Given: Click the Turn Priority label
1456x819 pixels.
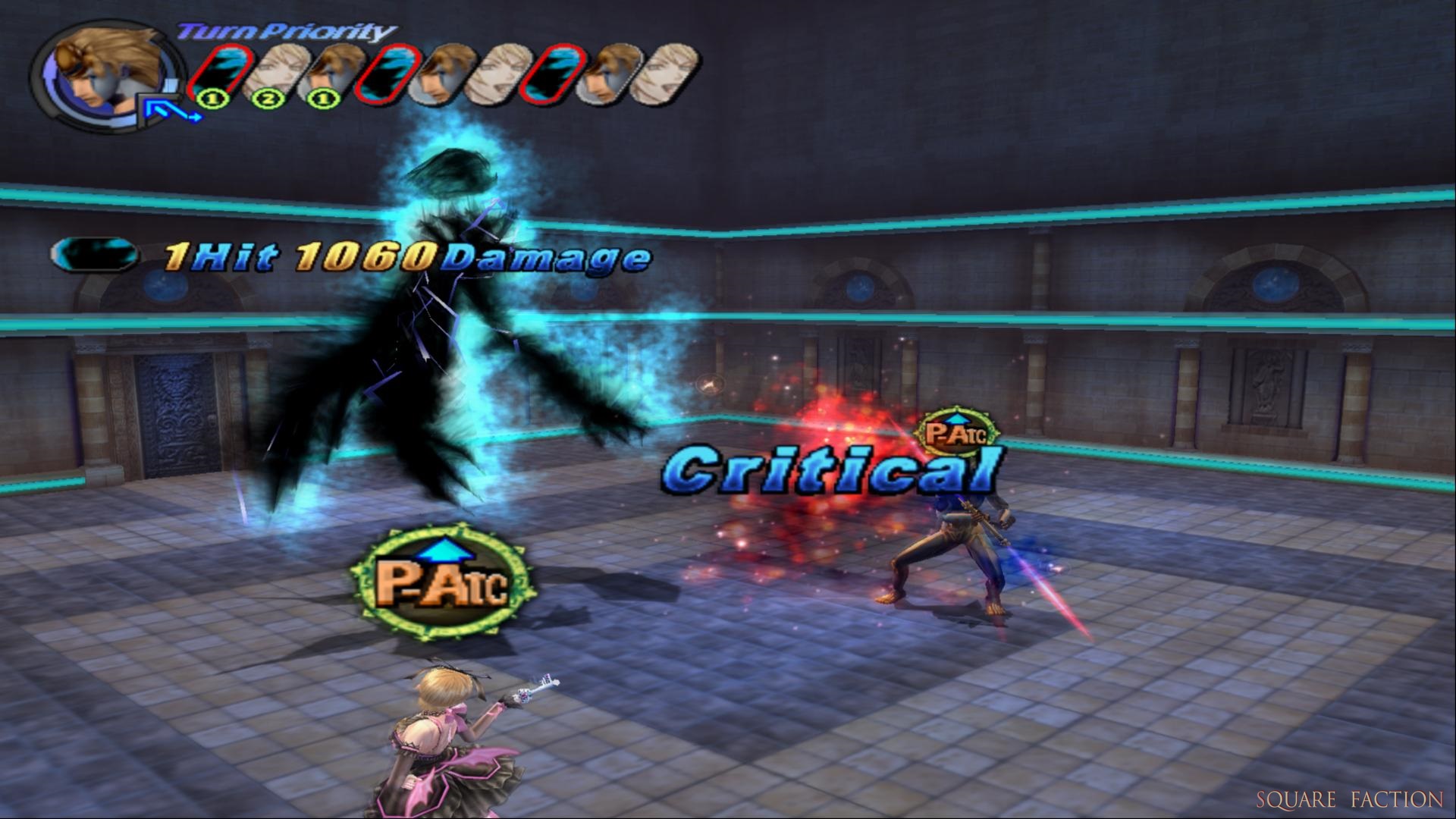Looking at the screenshot, I should [287, 32].
